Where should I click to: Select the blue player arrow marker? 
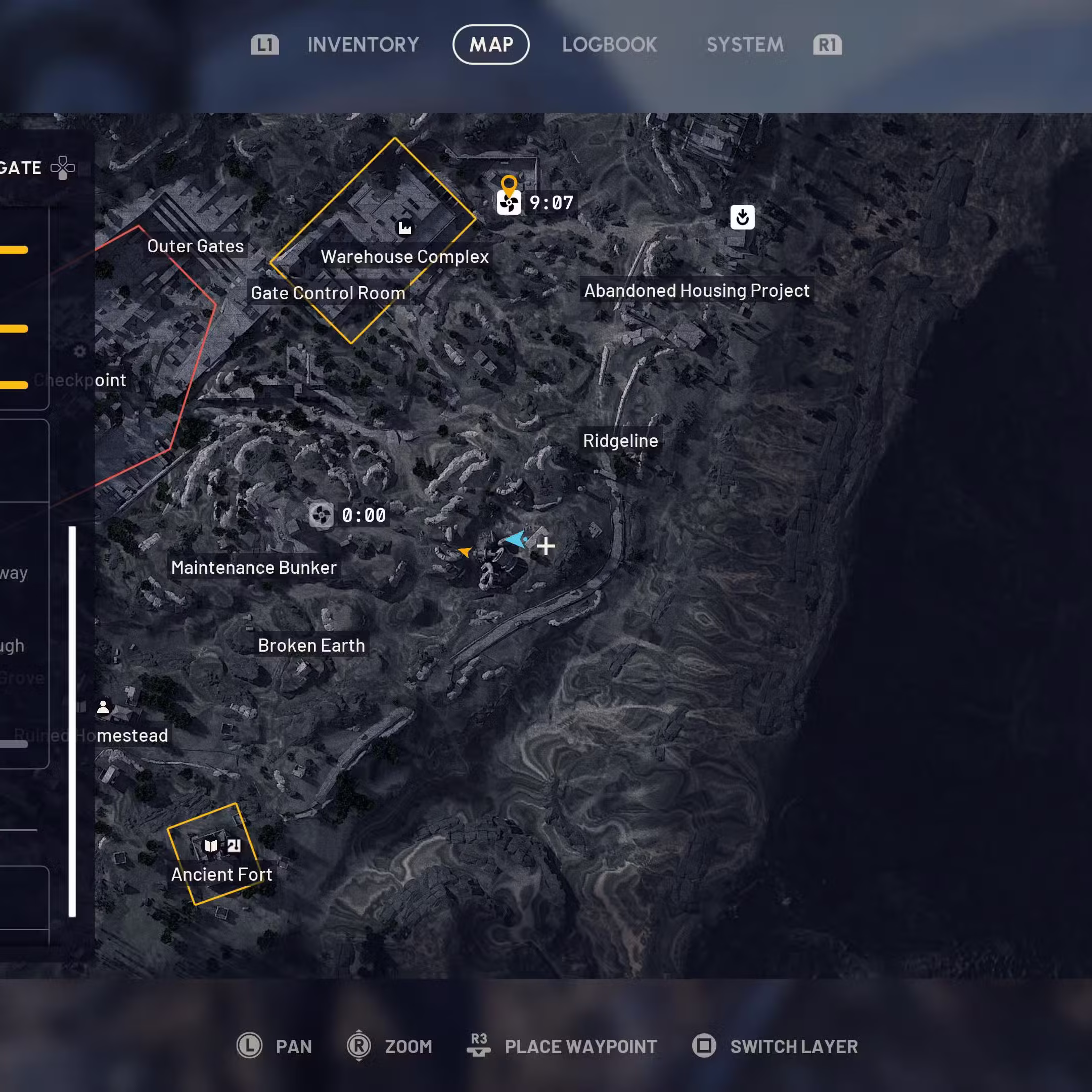tap(517, 539)
